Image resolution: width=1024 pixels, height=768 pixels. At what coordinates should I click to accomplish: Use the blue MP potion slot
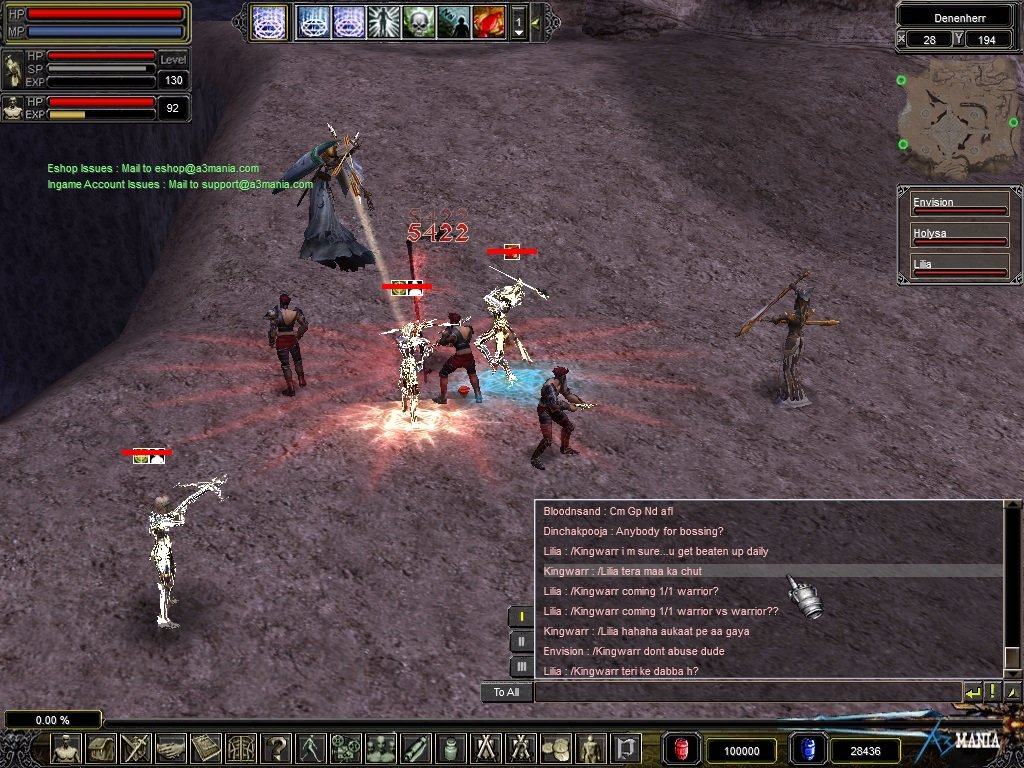coord(808,749)
